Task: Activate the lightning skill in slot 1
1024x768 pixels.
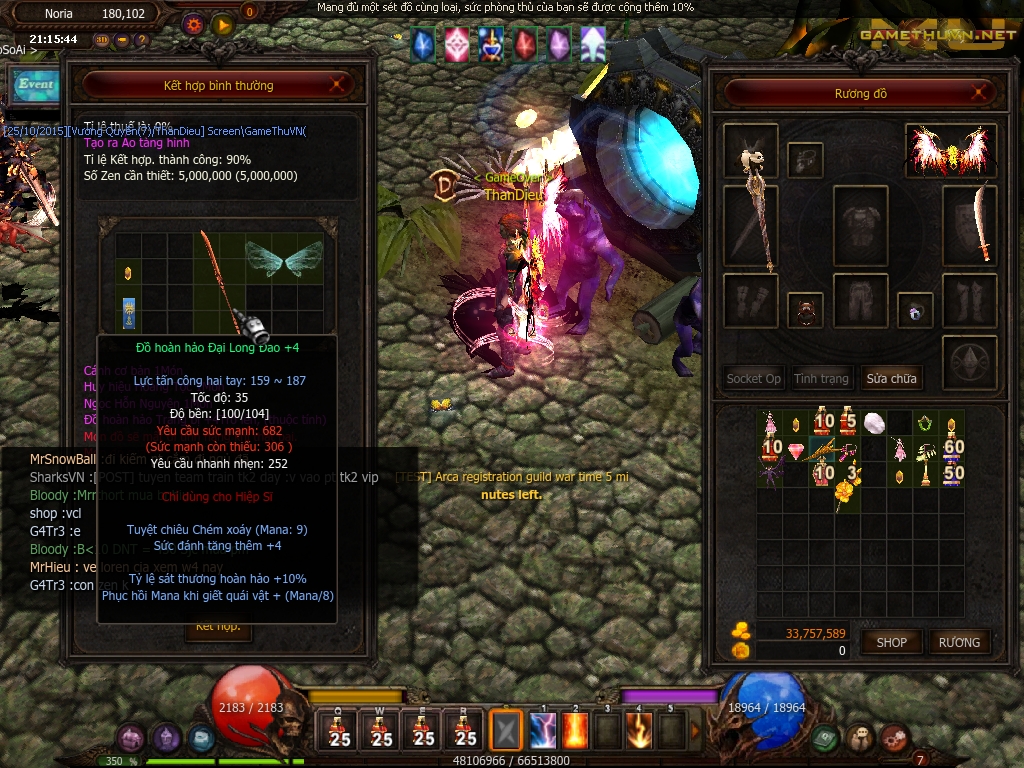Action: (x=543, y=731)
